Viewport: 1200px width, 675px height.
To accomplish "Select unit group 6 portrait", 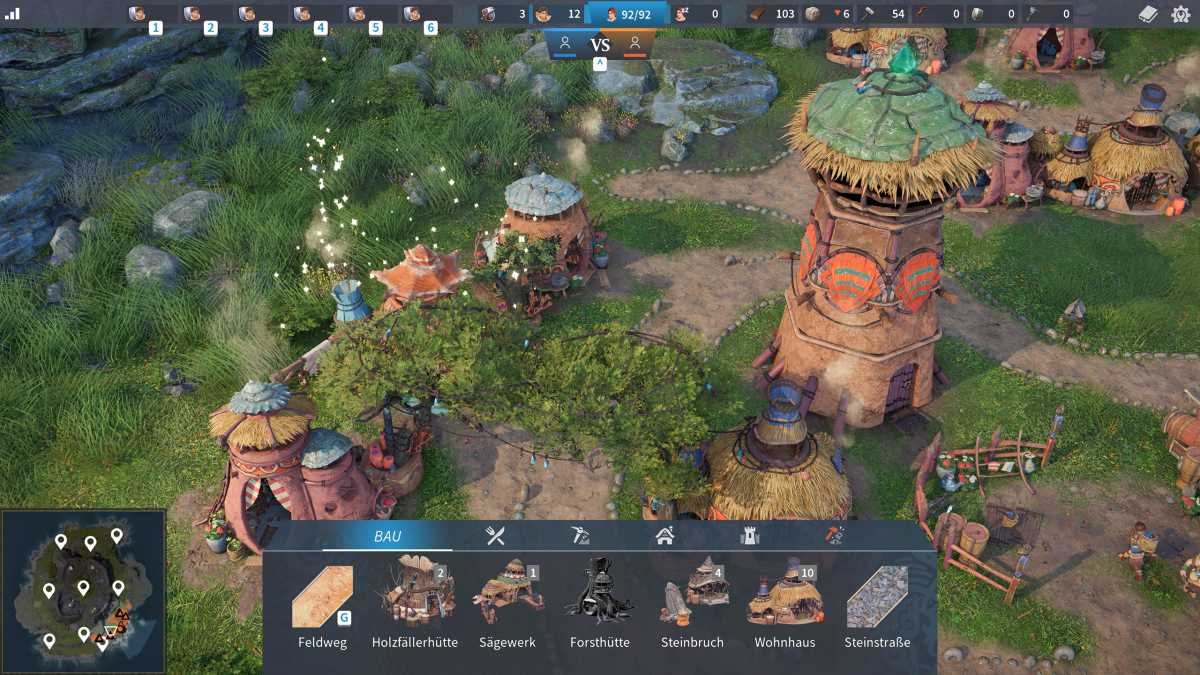I will pyautogui.click(x=414, y=15).
